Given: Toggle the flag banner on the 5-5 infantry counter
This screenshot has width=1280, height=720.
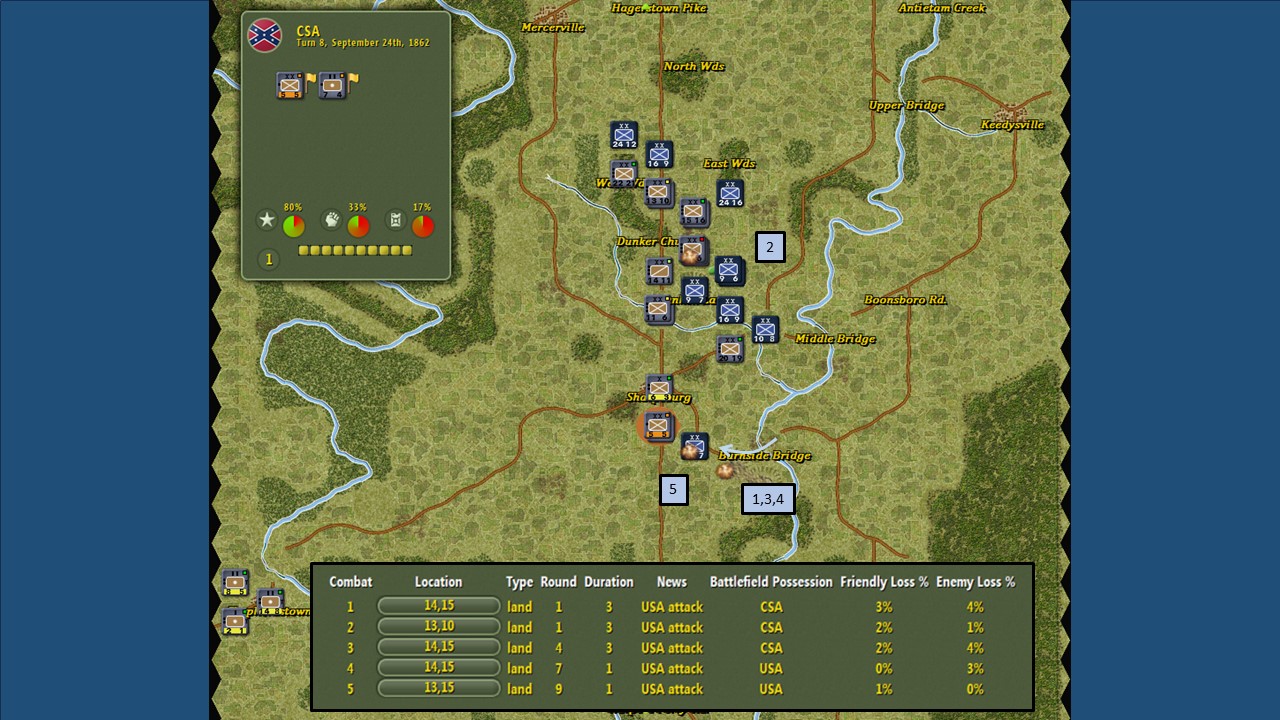Looking at the screenshot, I should 310,80.
